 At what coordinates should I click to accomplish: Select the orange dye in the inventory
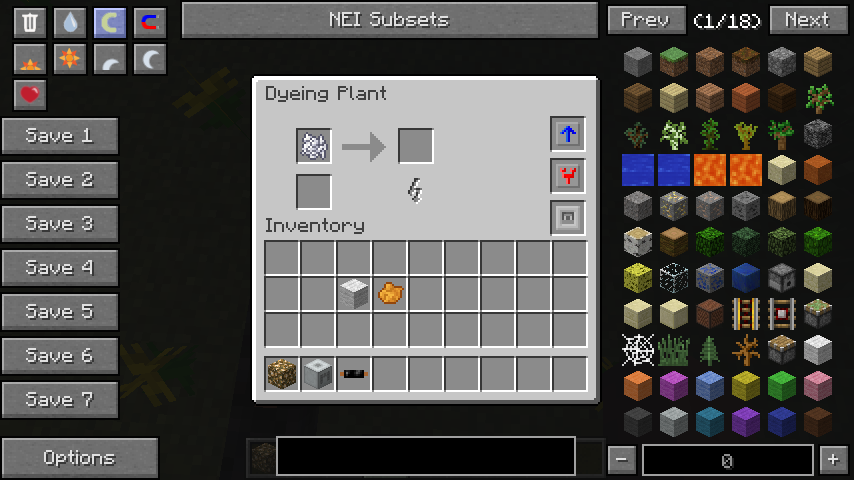tap(390, 293)
